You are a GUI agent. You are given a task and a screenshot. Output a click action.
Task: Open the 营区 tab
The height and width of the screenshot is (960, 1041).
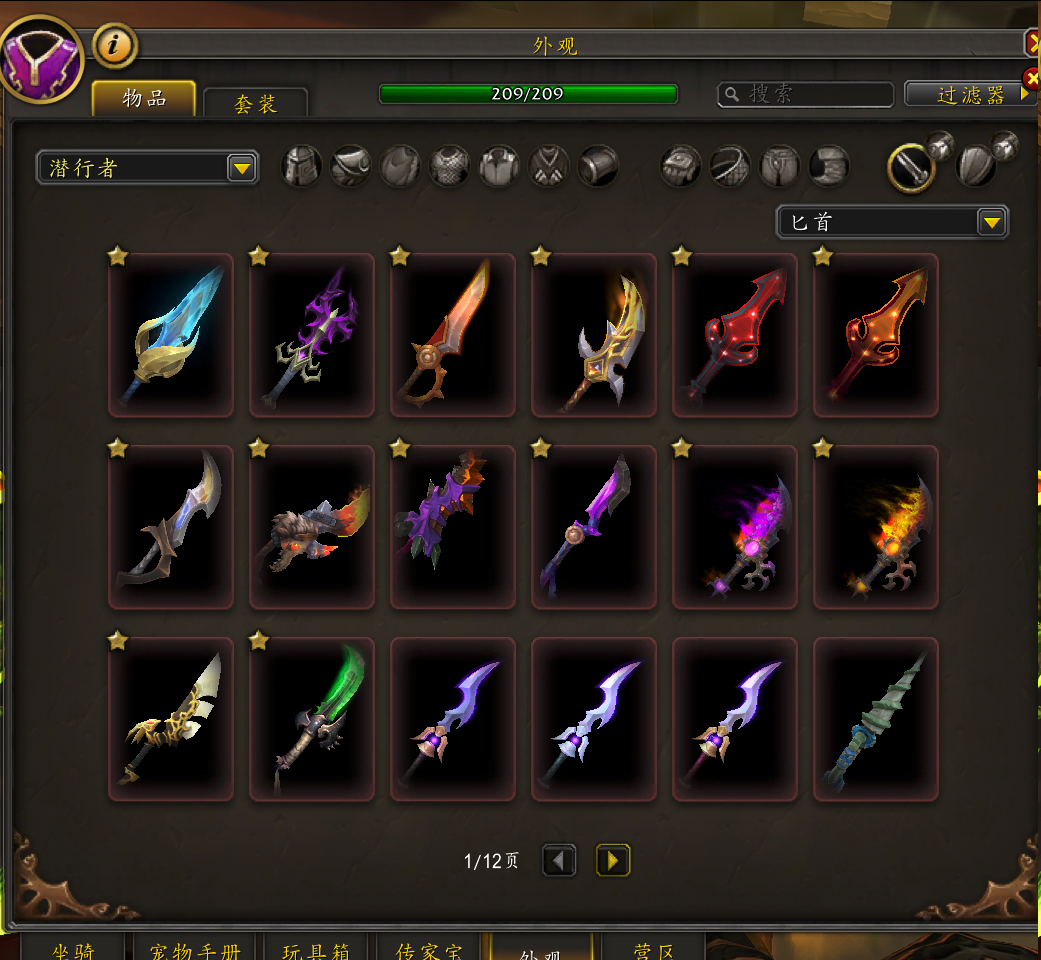[655, 949]
